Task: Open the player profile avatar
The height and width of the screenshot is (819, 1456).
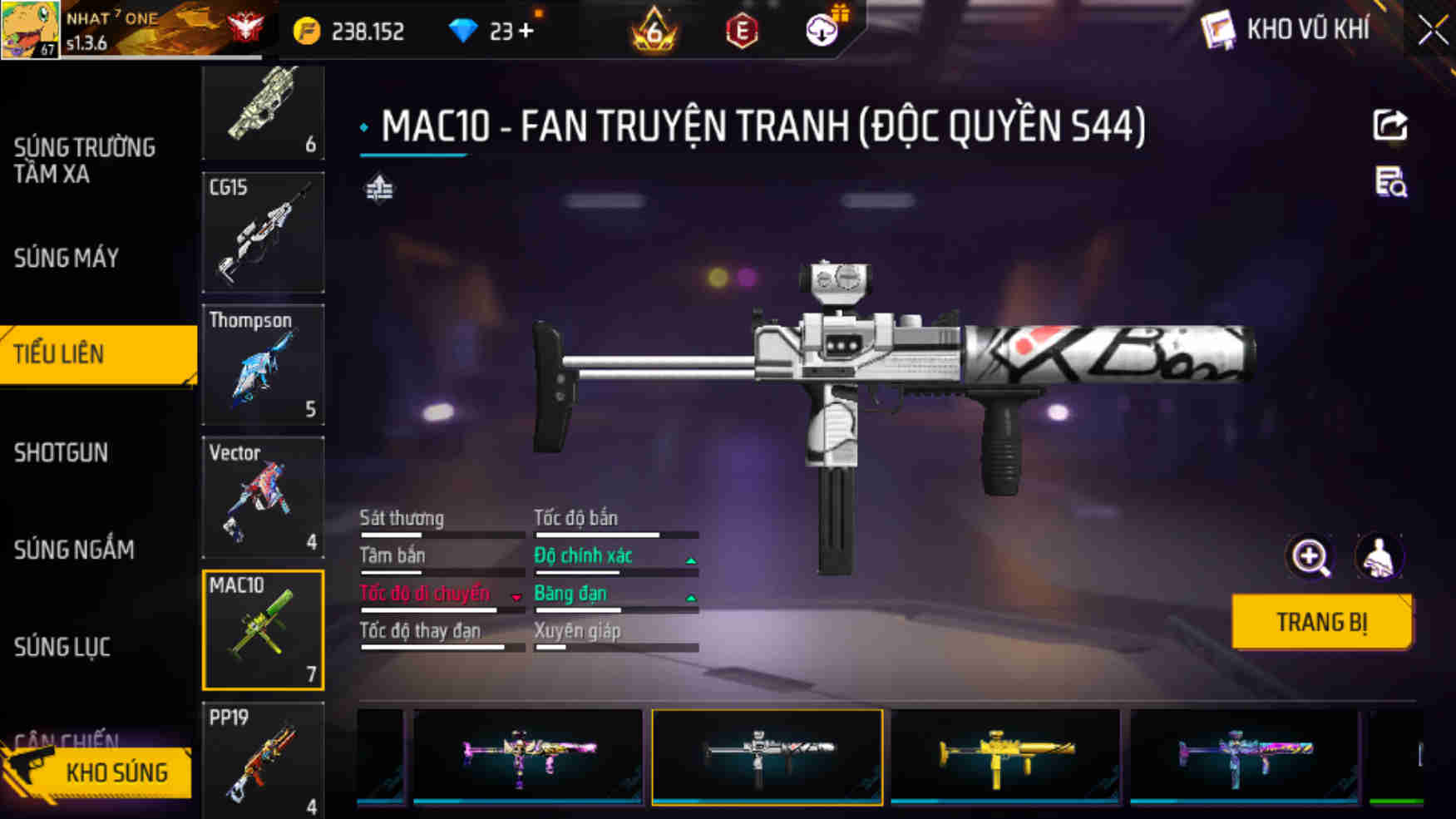Action: tap(30, 30)
